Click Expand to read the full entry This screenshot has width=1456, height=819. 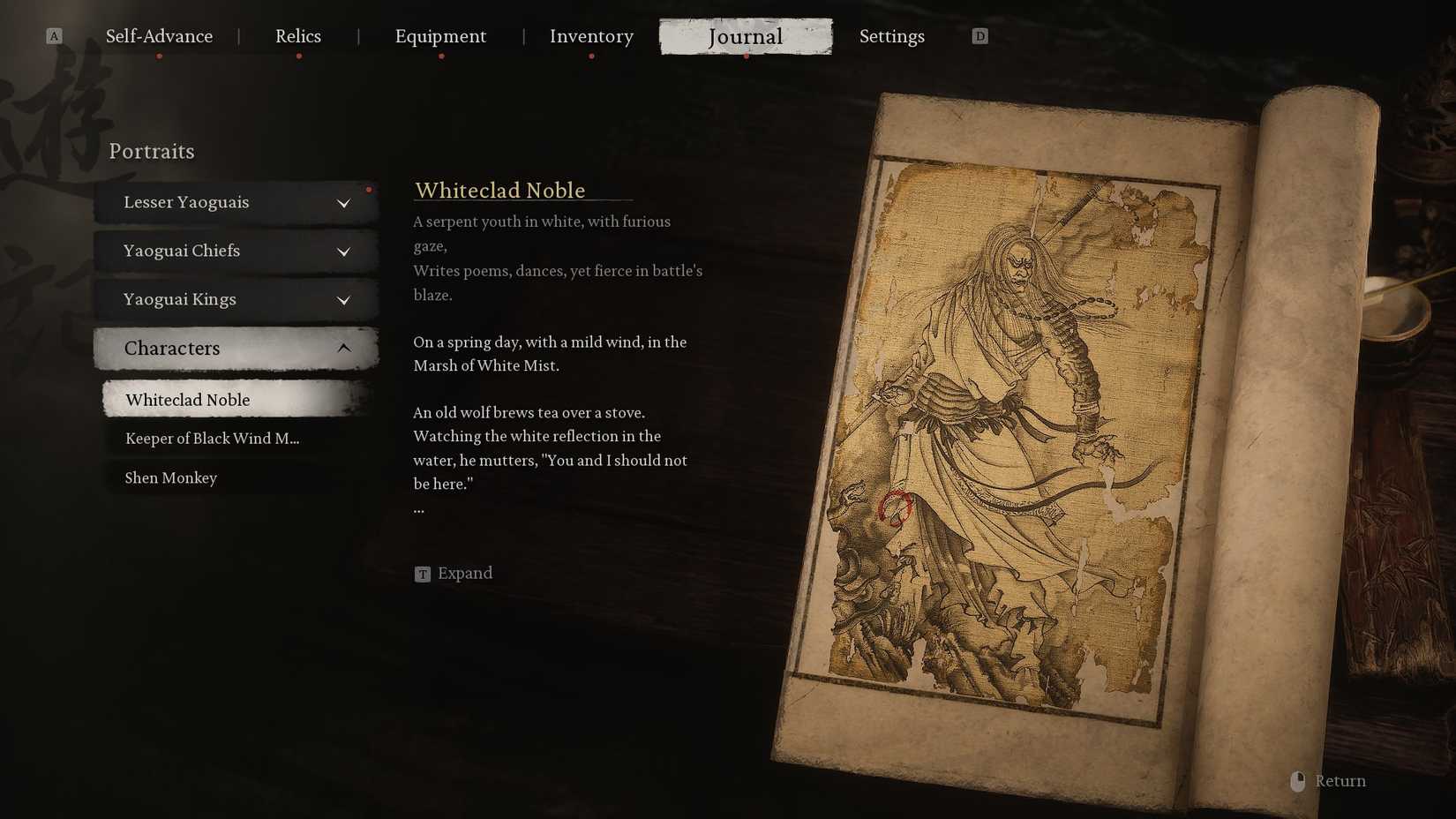(x=465, y=574)
